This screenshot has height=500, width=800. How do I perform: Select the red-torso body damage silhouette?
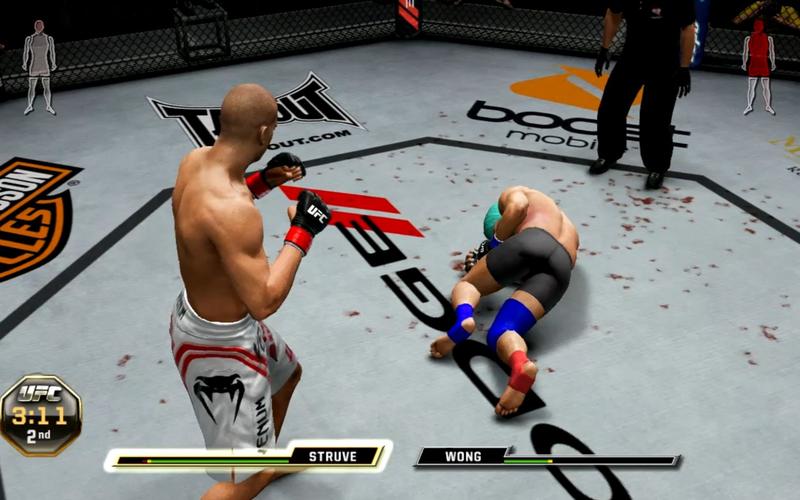[759, 65]
